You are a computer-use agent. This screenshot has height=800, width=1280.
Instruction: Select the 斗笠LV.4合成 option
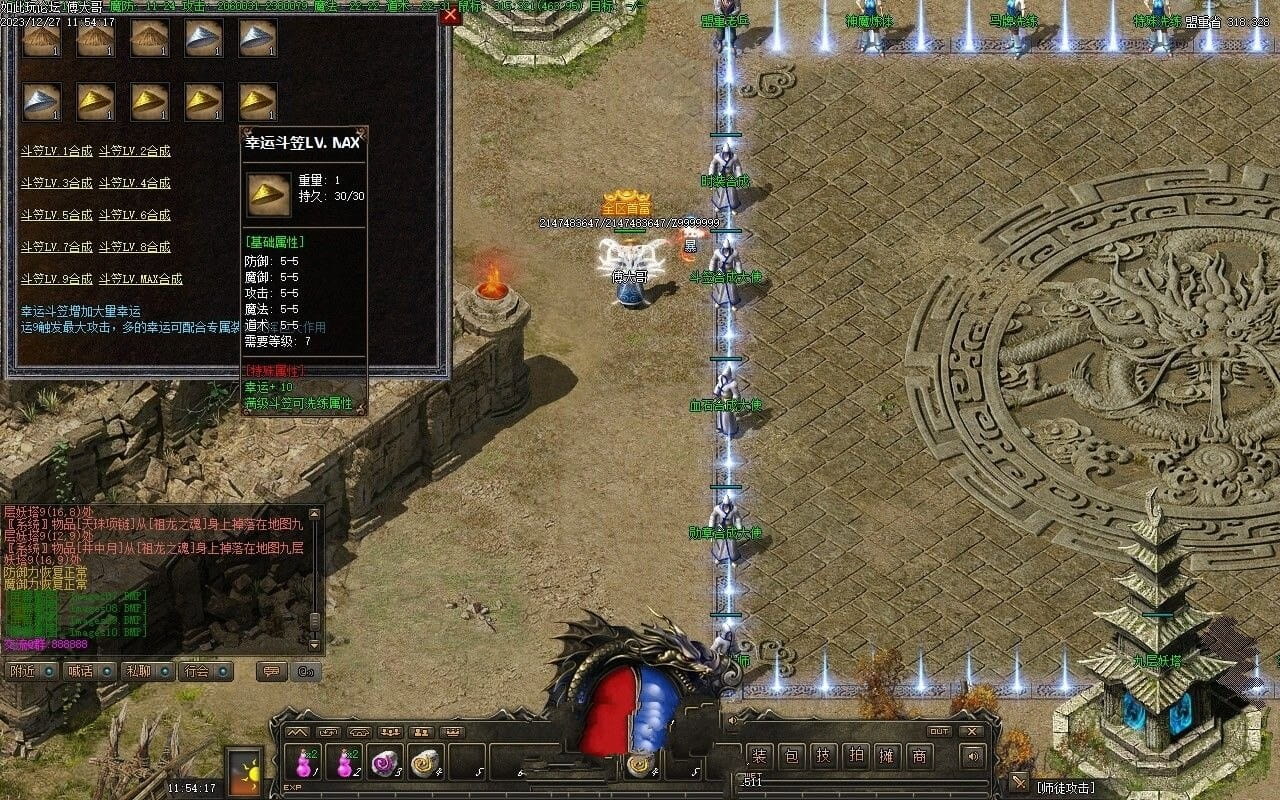(134, 183)
